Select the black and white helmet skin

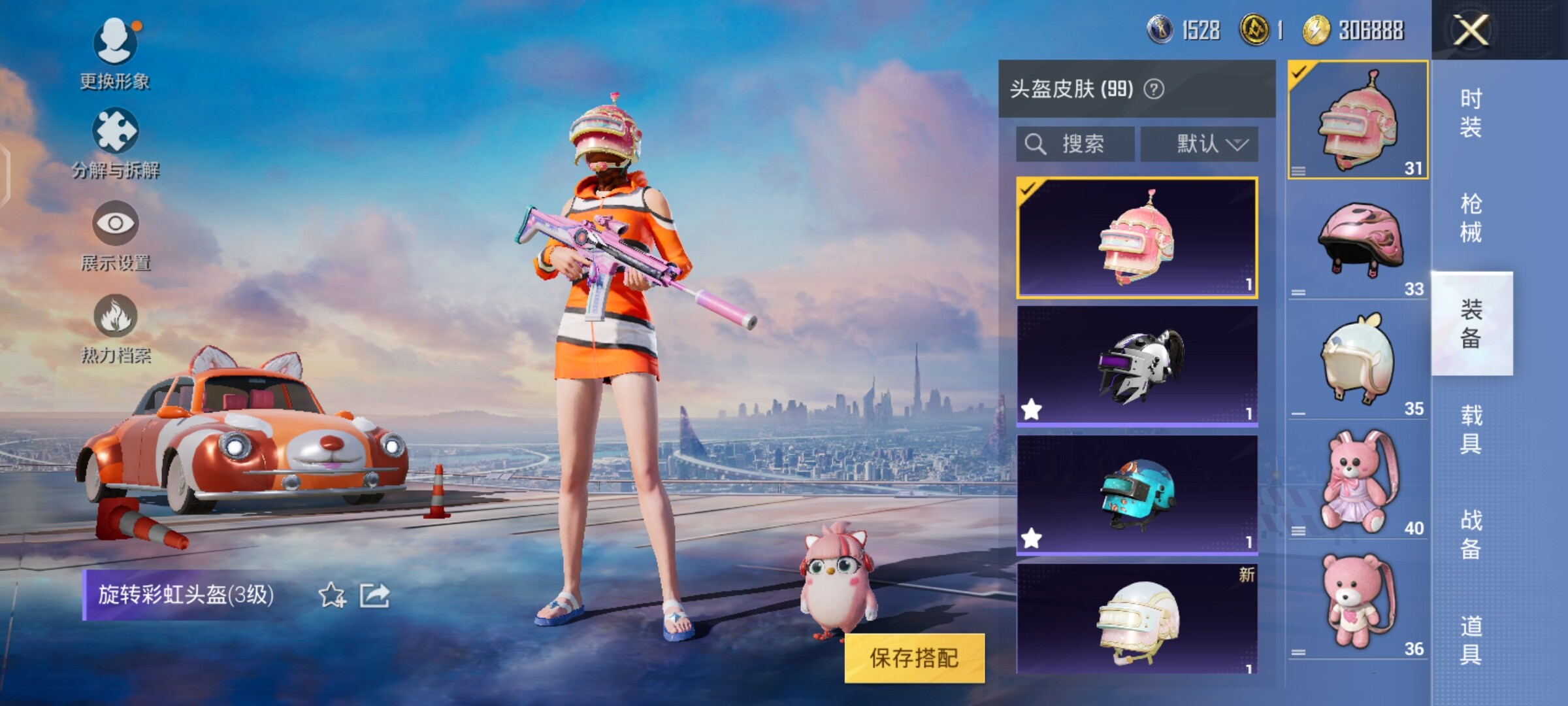[x=1137, y=365]
